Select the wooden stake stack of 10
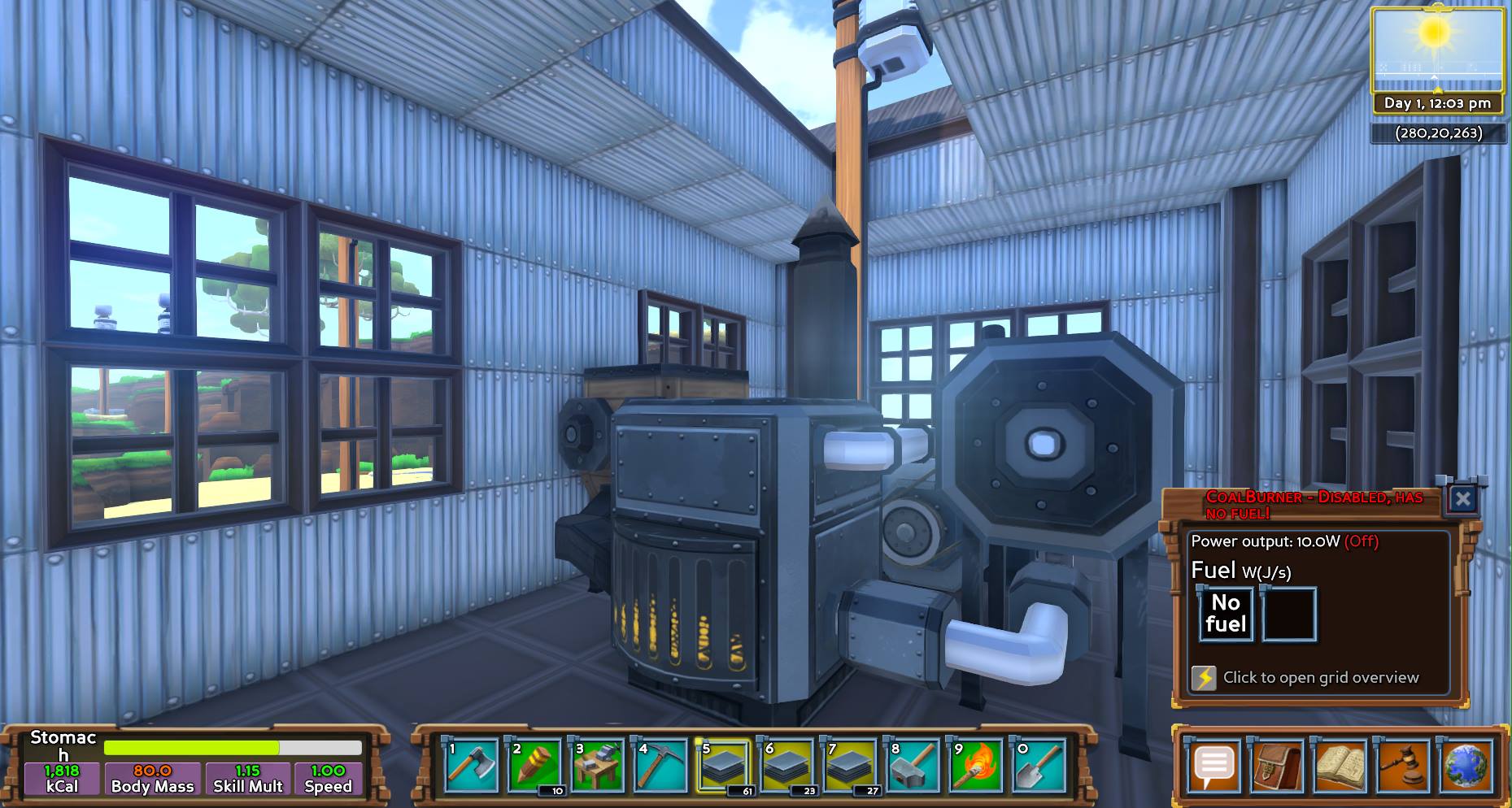The height and width of the screenshot is (808, 1512). pos(535,766)
